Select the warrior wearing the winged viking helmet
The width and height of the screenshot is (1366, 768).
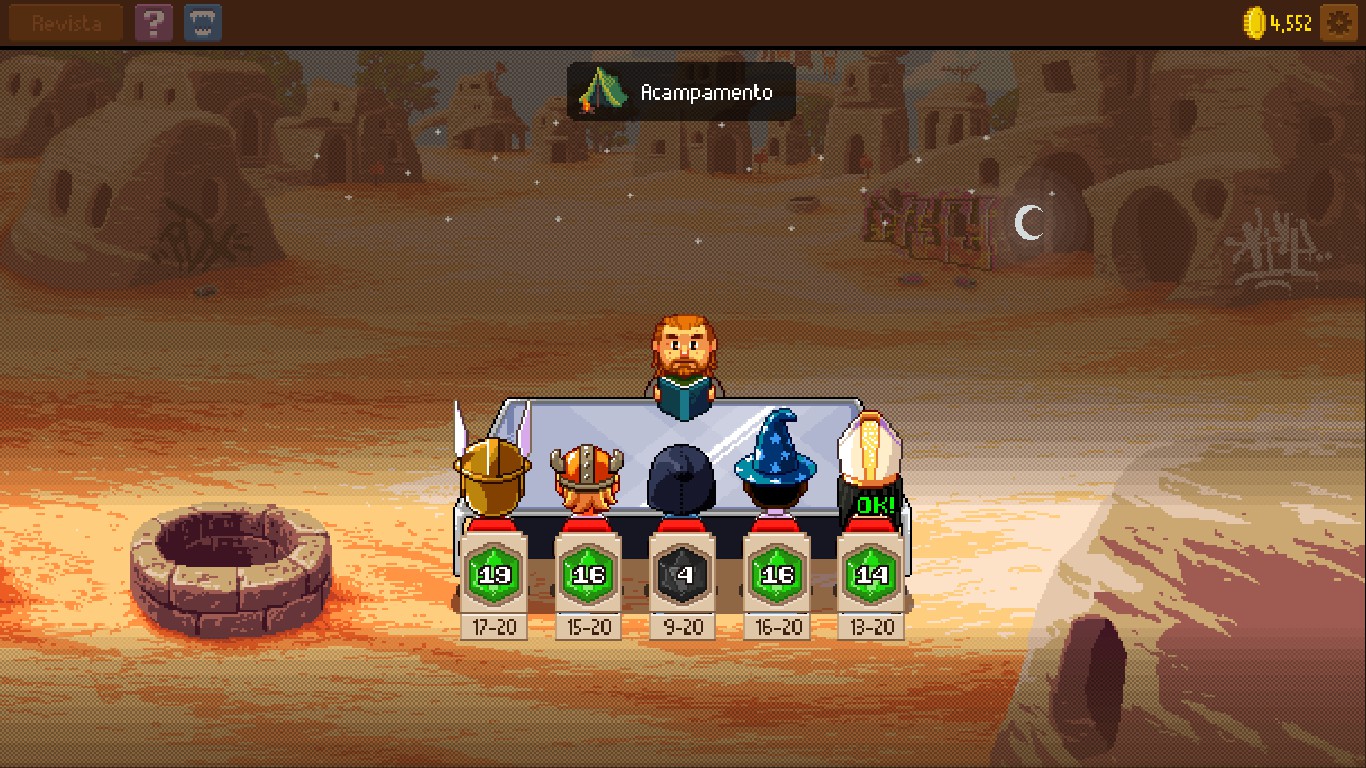(x=492, y=468)
